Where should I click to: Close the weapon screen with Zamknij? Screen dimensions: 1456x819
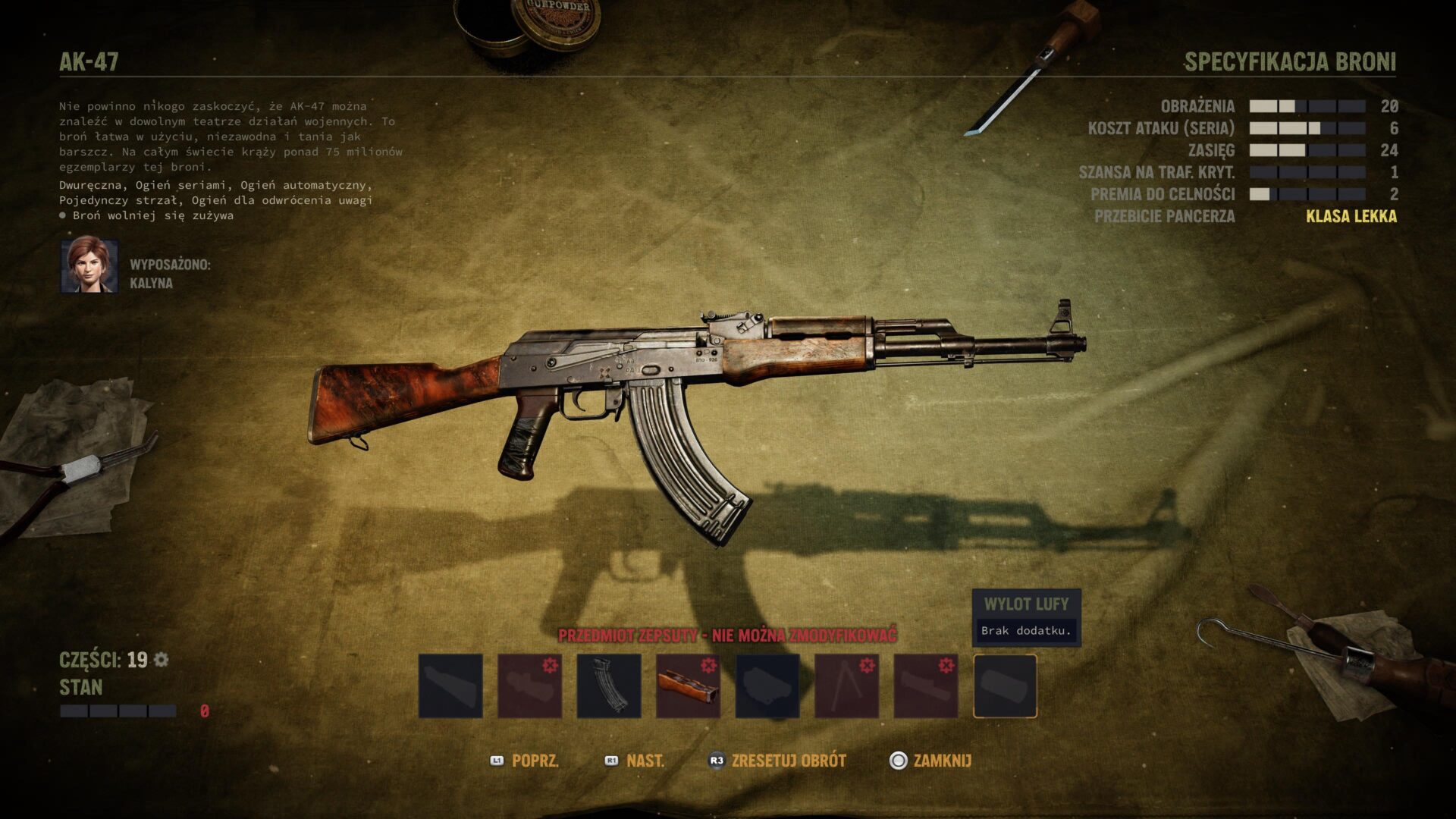coord(930,761)
